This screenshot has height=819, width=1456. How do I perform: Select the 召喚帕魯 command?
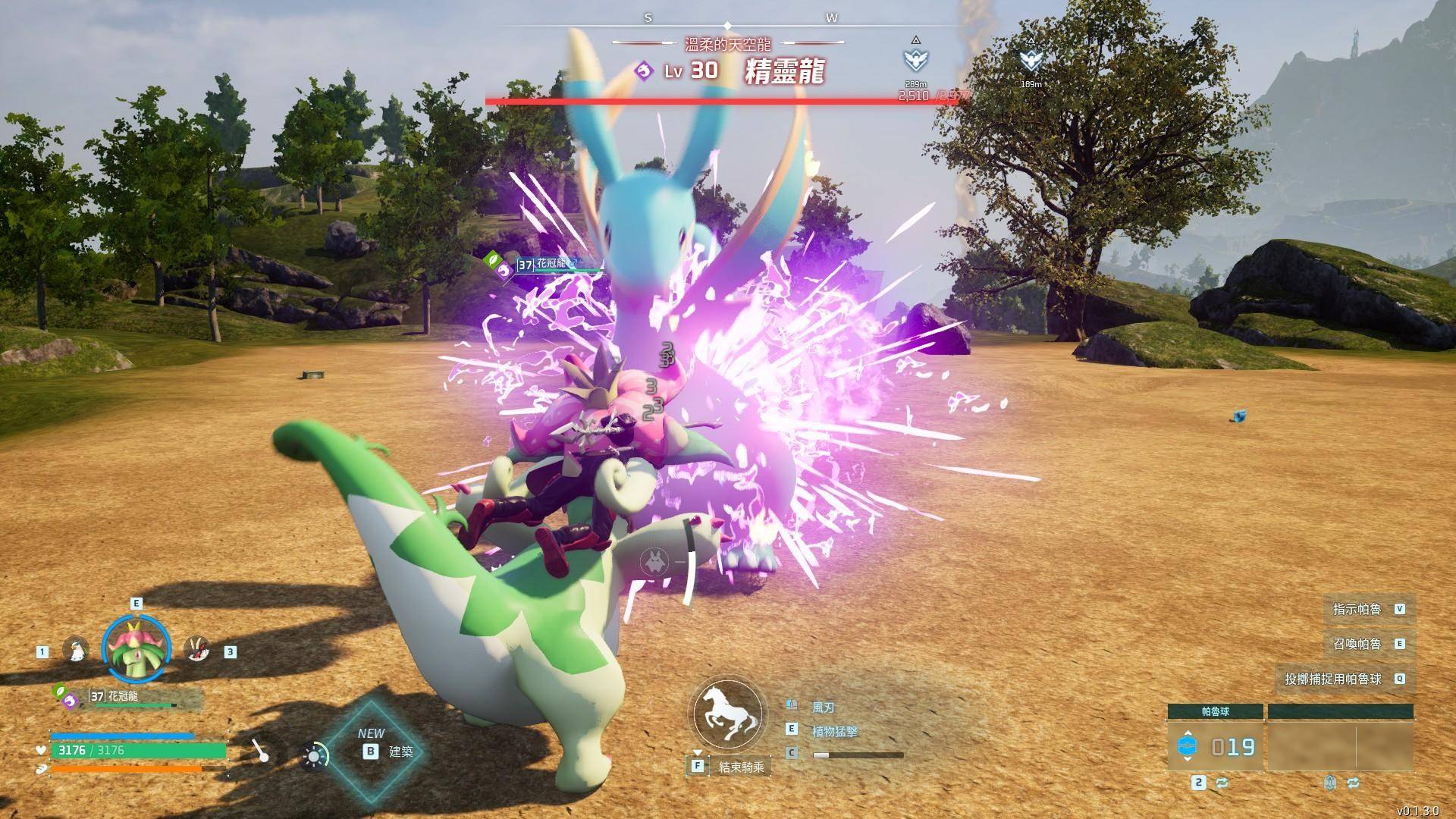(1357, 644)
